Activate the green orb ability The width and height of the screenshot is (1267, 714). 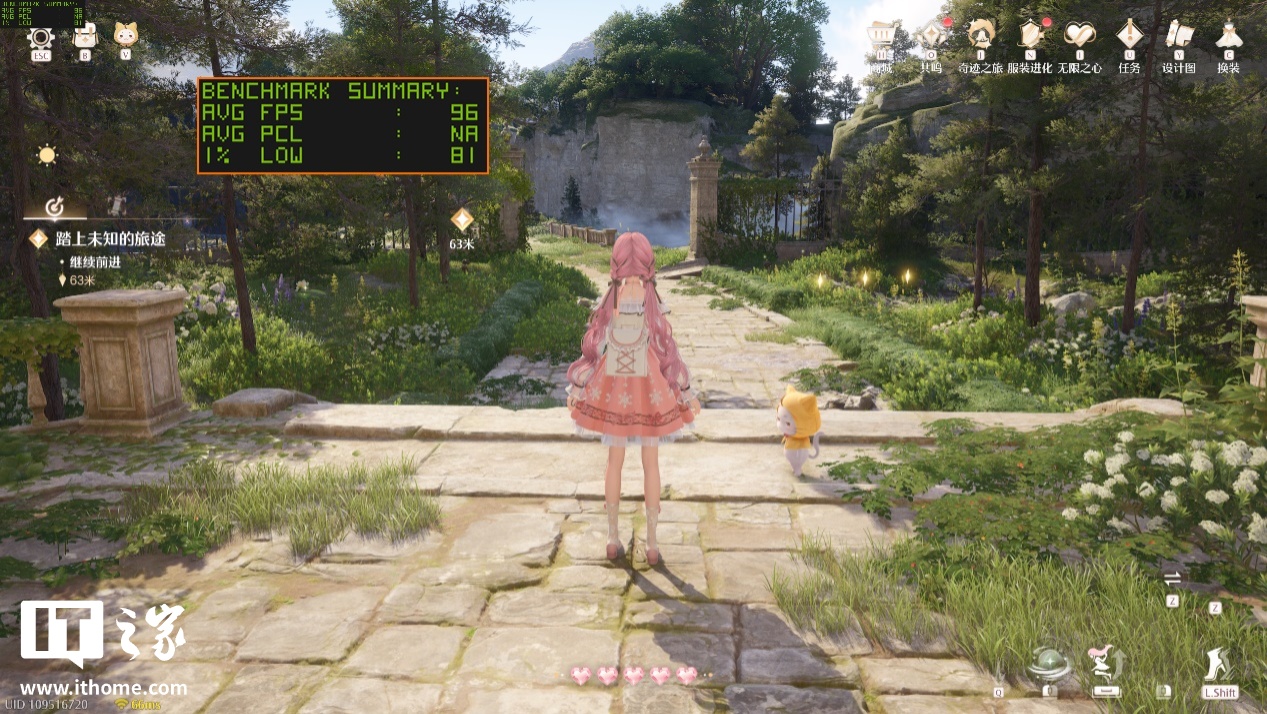pyautogui.click(x=1050, y=664)
